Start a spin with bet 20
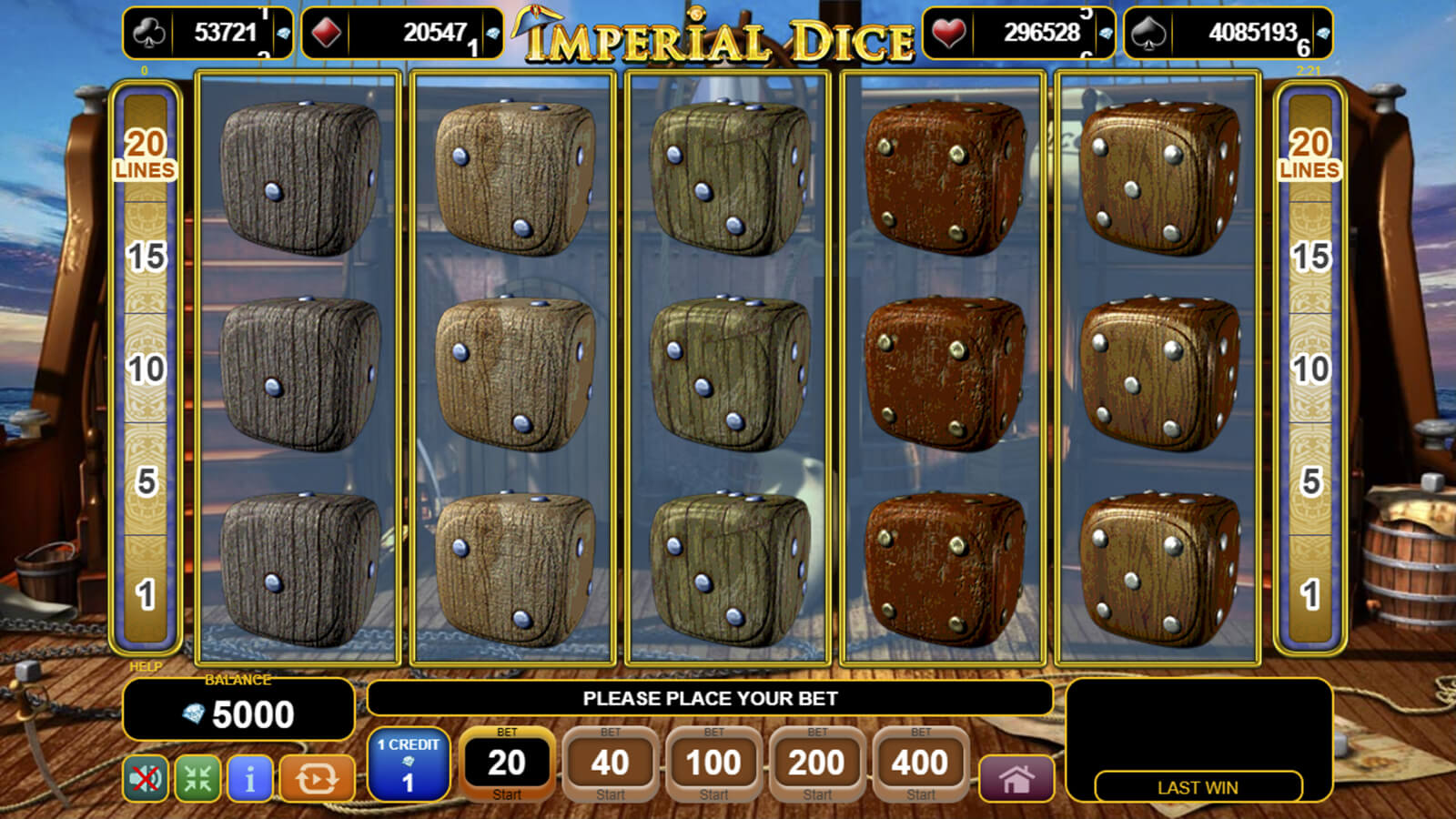This screenshot has width=1456, height=819. (x=507, y=764)
